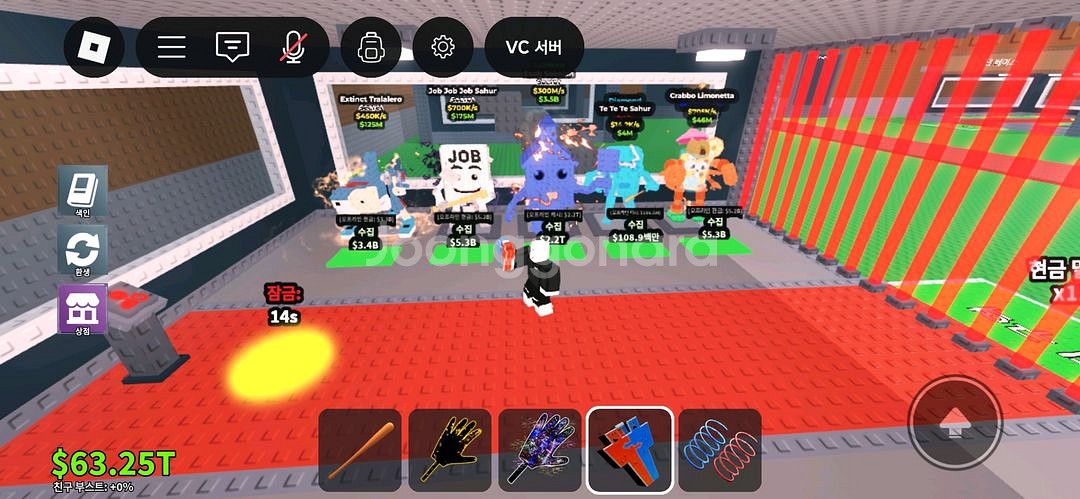Click the 환생 rebirth button
Viewport: 1080px width, 499px height.
[x=82, y=251]
